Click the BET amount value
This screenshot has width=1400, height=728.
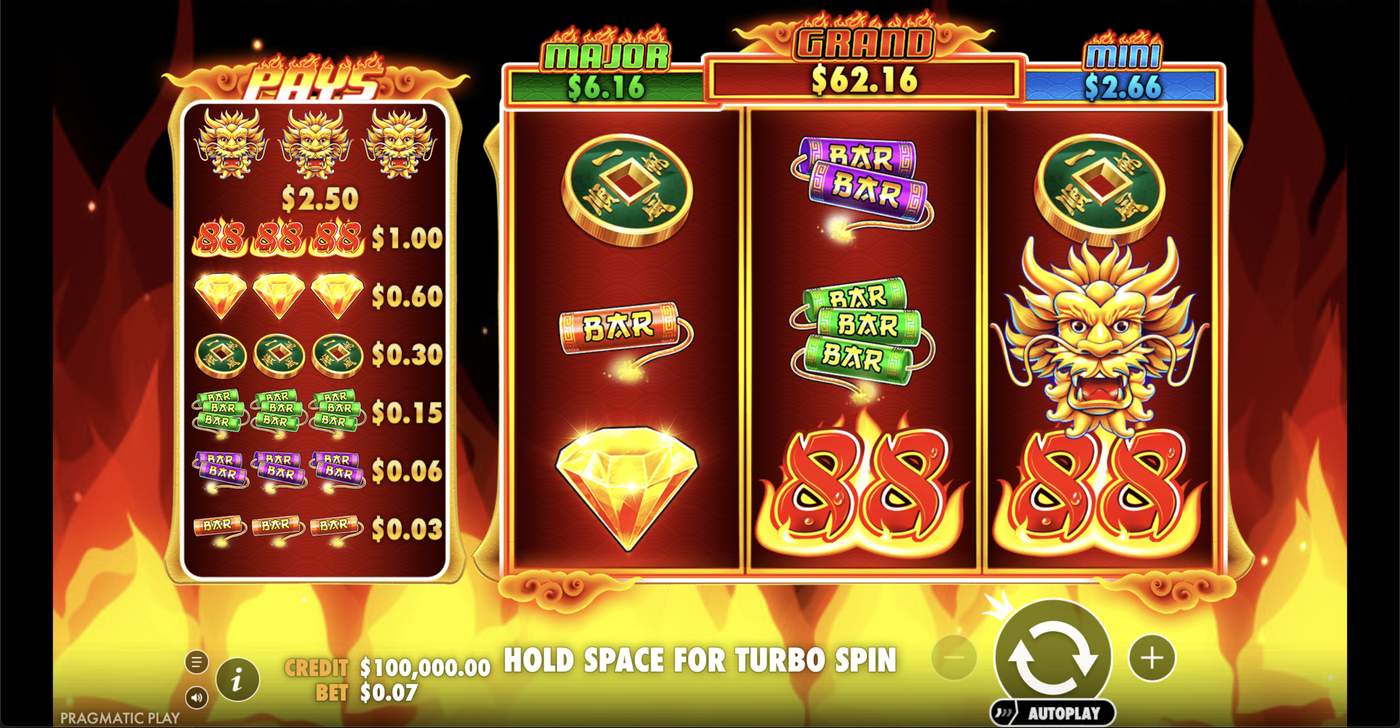pos(390,691)
